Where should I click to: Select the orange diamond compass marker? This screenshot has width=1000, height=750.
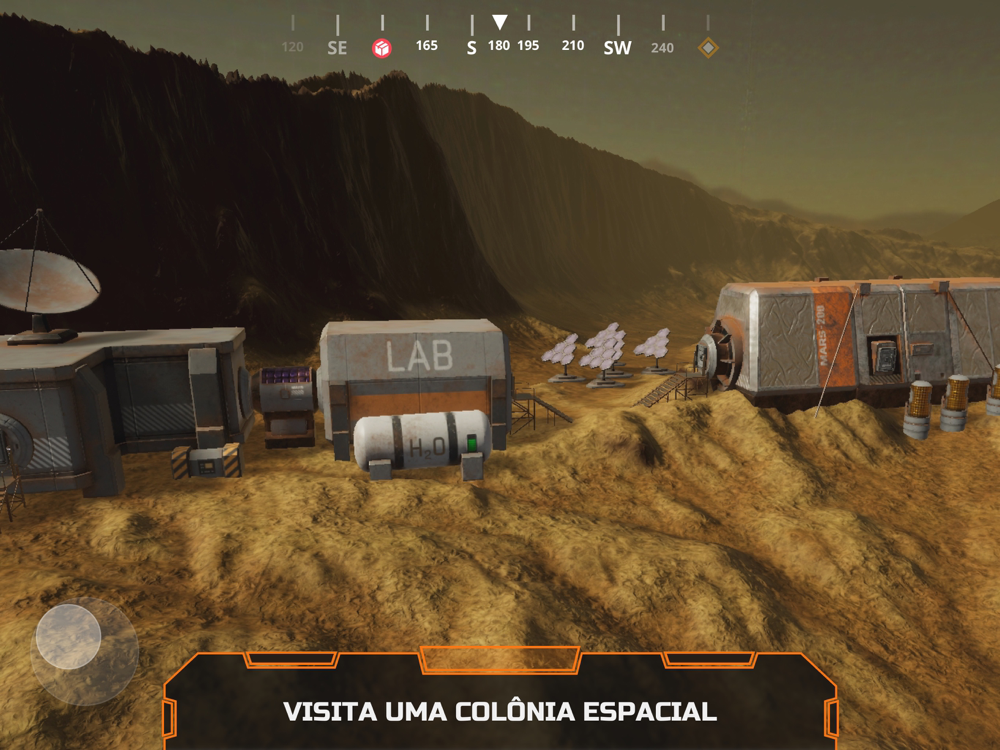click(708, 47)
